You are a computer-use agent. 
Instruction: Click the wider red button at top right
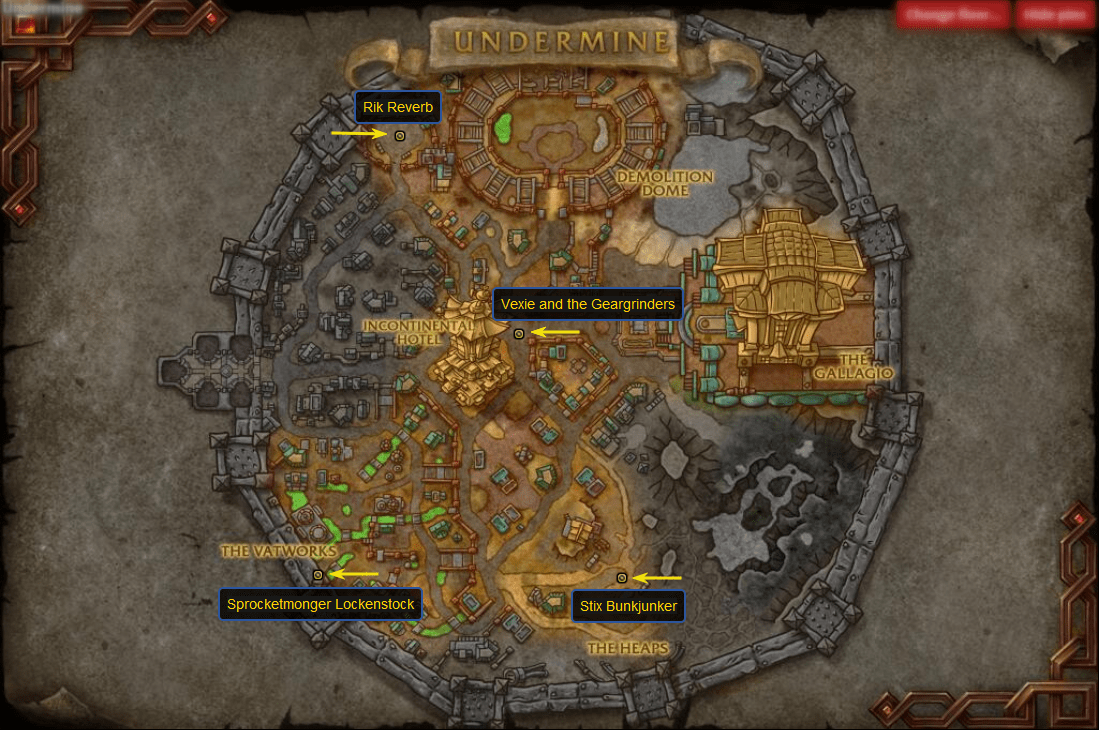[x=953, y=15]
